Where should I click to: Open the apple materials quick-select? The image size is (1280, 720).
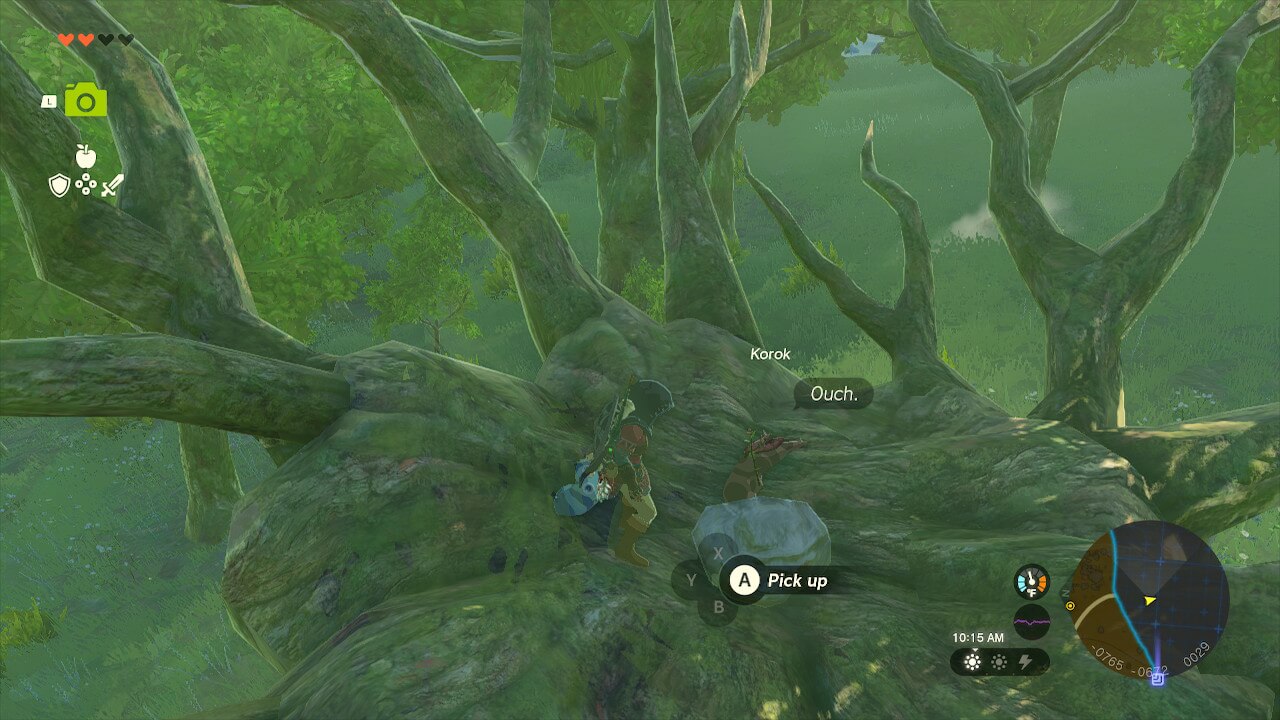[85, 155]
